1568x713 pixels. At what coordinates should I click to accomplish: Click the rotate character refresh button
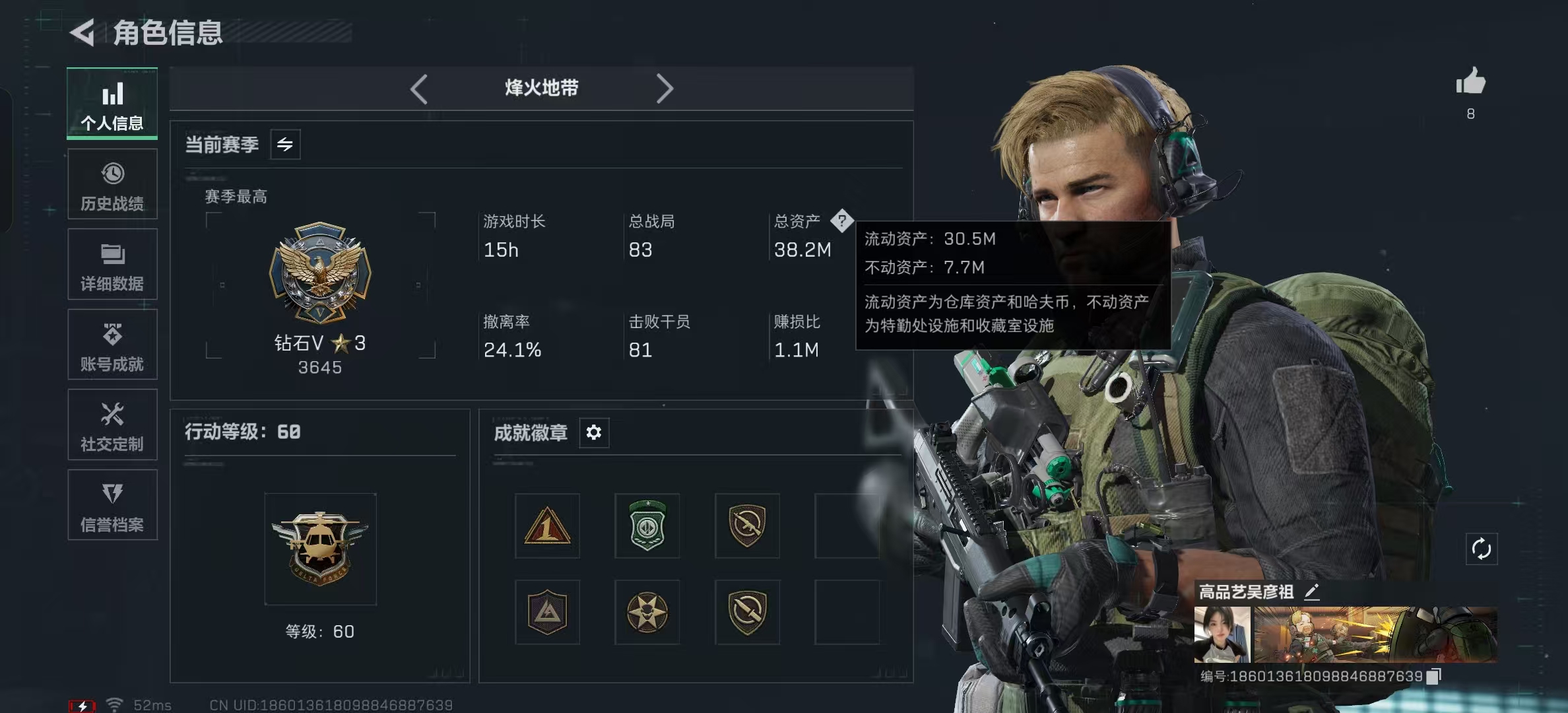[1482, 549]
